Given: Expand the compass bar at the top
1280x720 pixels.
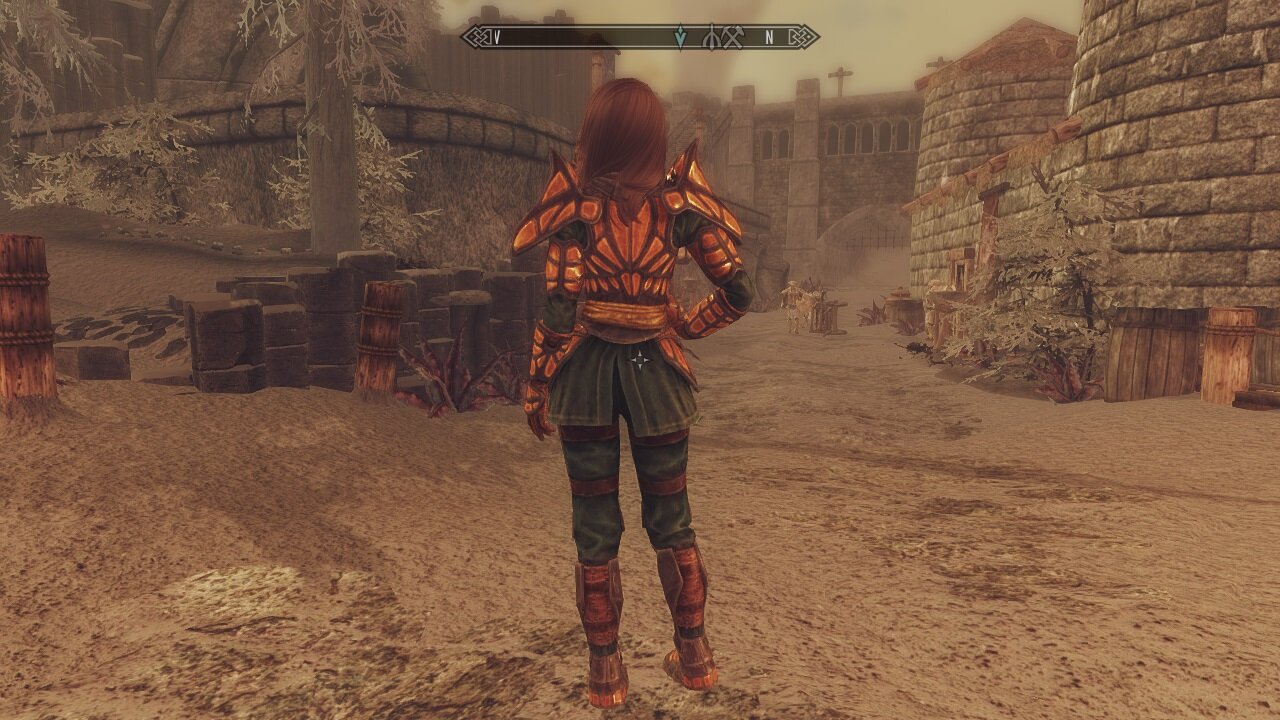Looking at the screenshot, I should pos(640,38).
